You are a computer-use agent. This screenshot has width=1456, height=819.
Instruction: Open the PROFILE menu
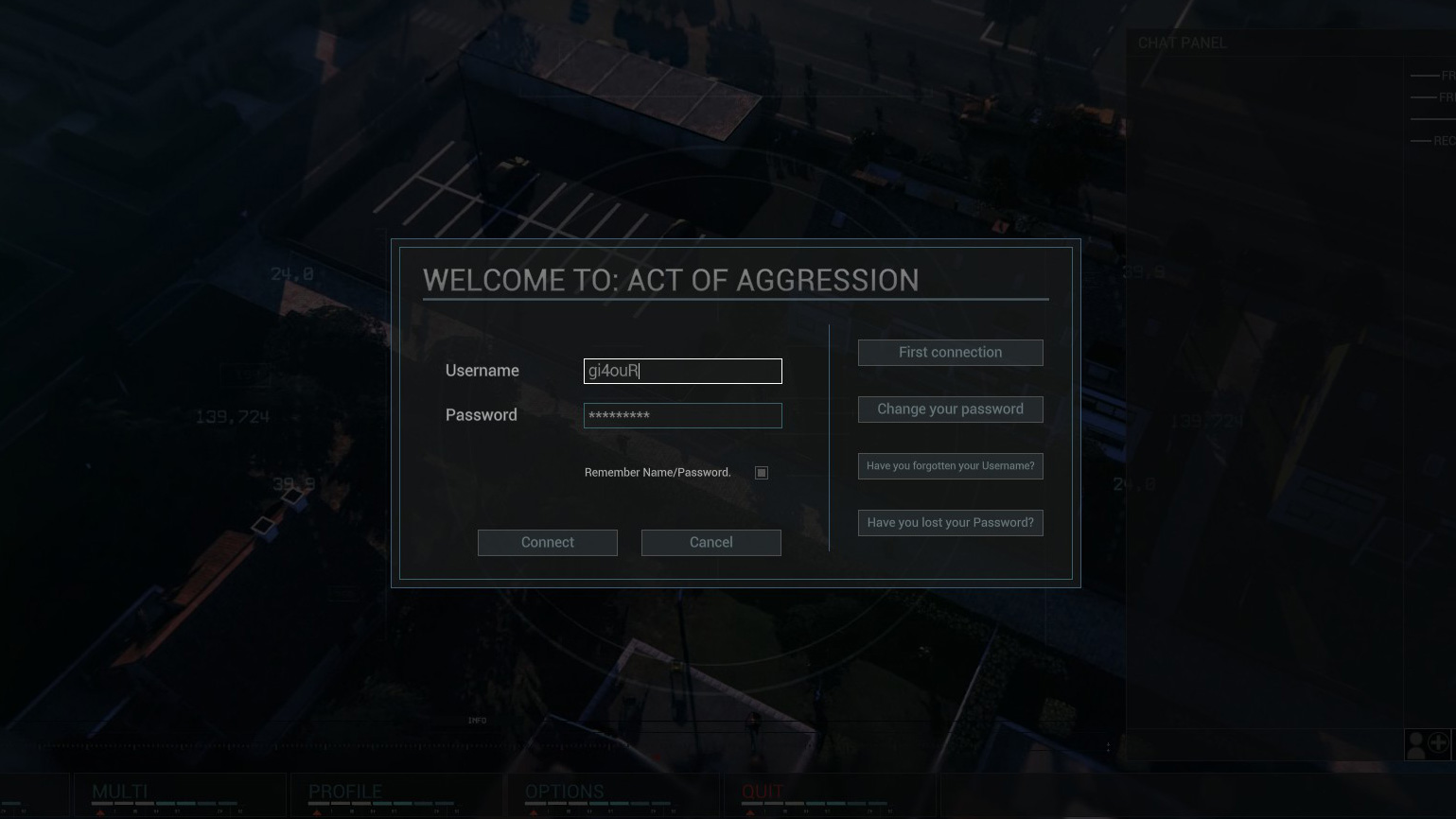[345, 793]
